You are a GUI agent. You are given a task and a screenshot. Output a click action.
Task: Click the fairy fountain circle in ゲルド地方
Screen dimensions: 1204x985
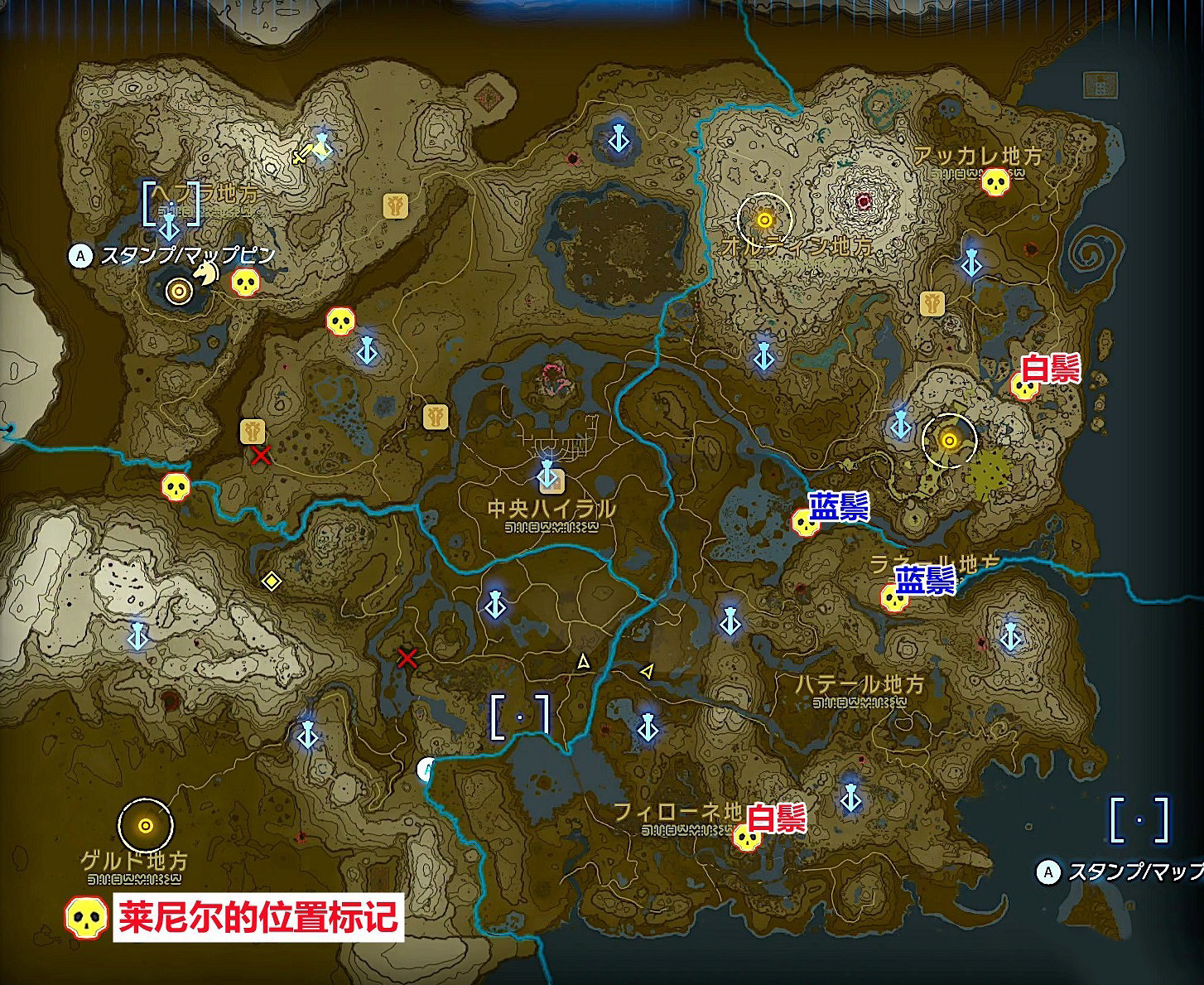click(x=146, y=825)
